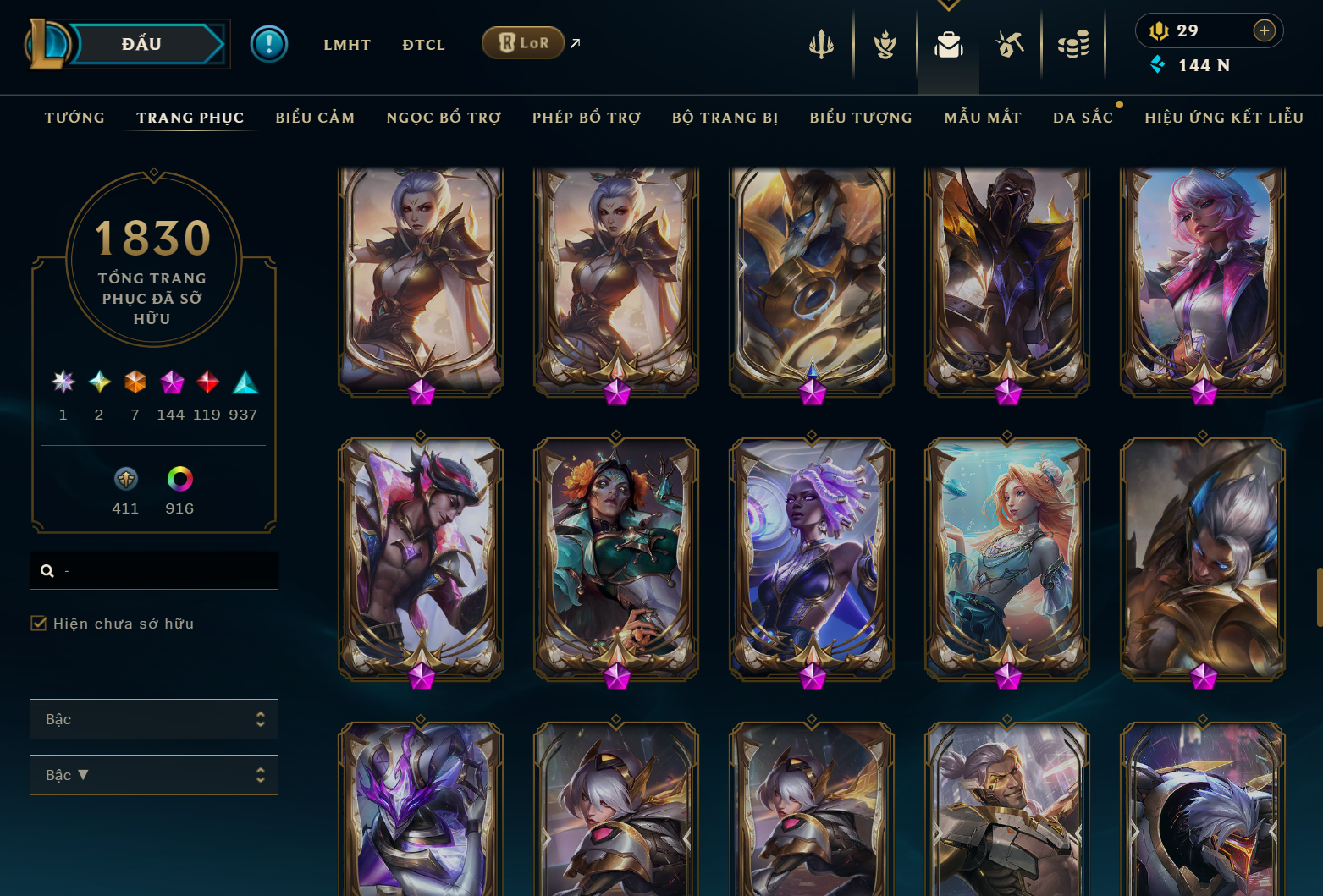Open the 'Bậc ▼' sort dropdown
1323x896 pixels.
click(154, 774)
